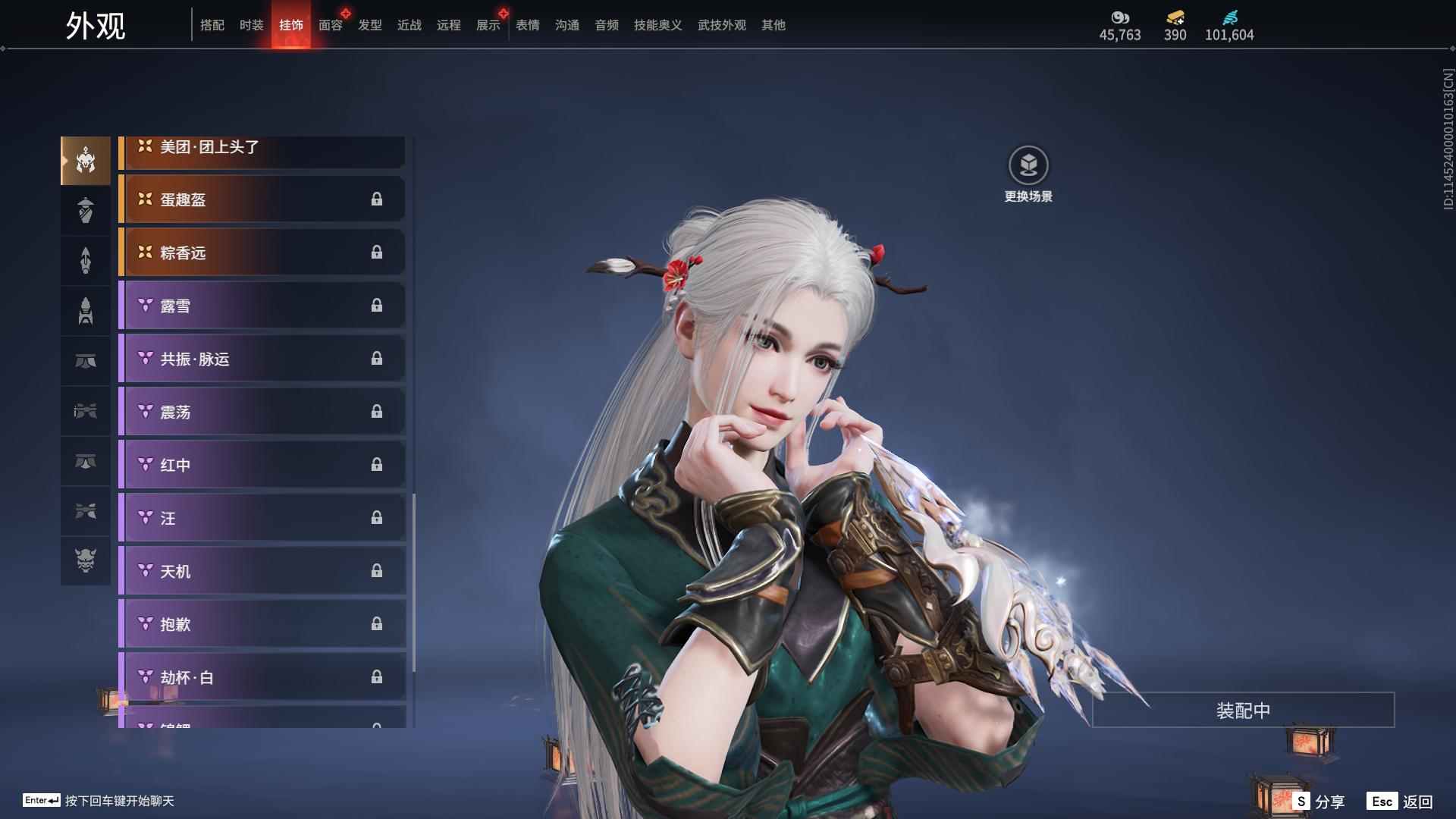Select the 天机 accessory entry
The width and height of the screenshot is (1456, 819).
tap(262, 571)
